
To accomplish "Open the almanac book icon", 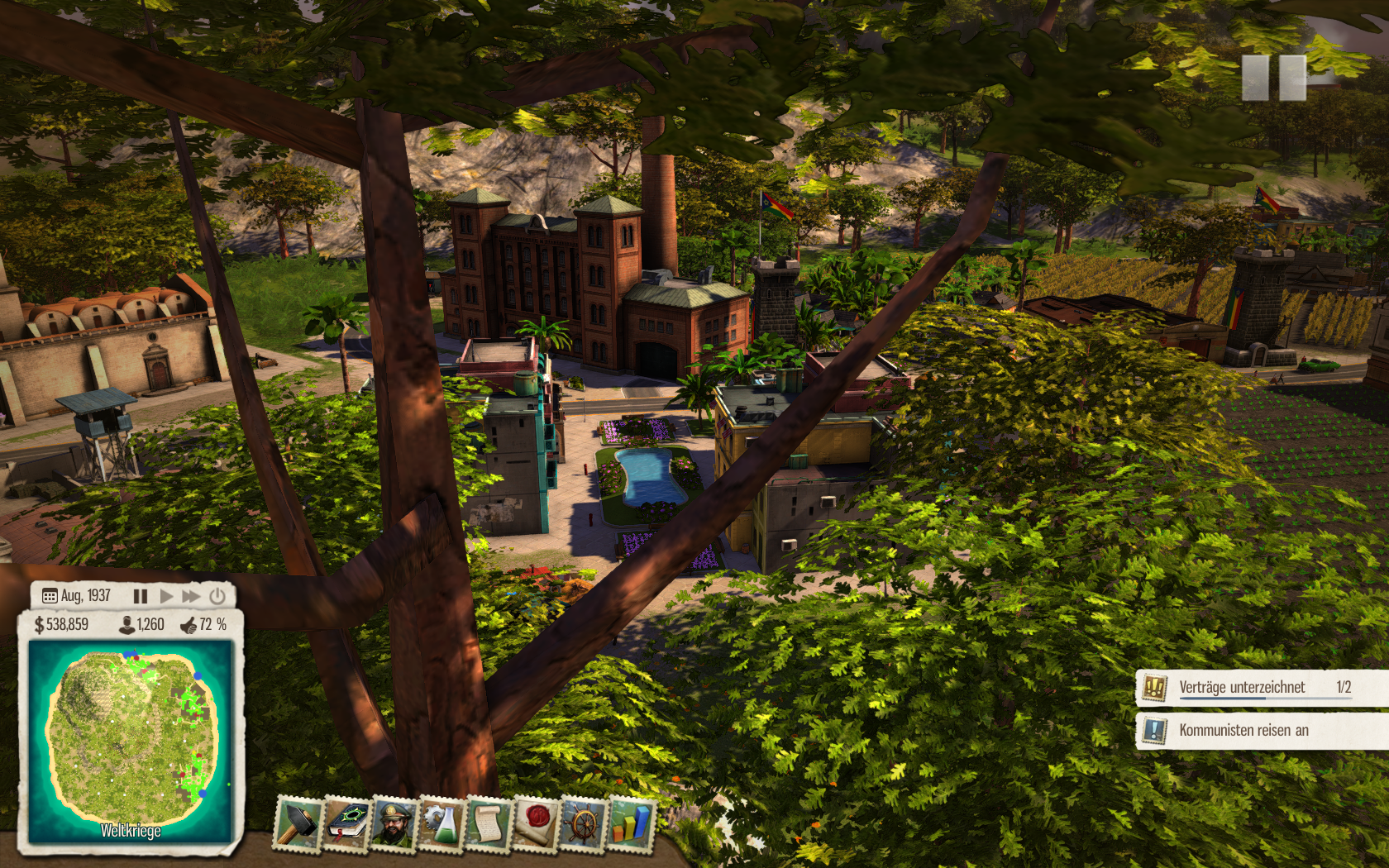I will click(346, 823).
